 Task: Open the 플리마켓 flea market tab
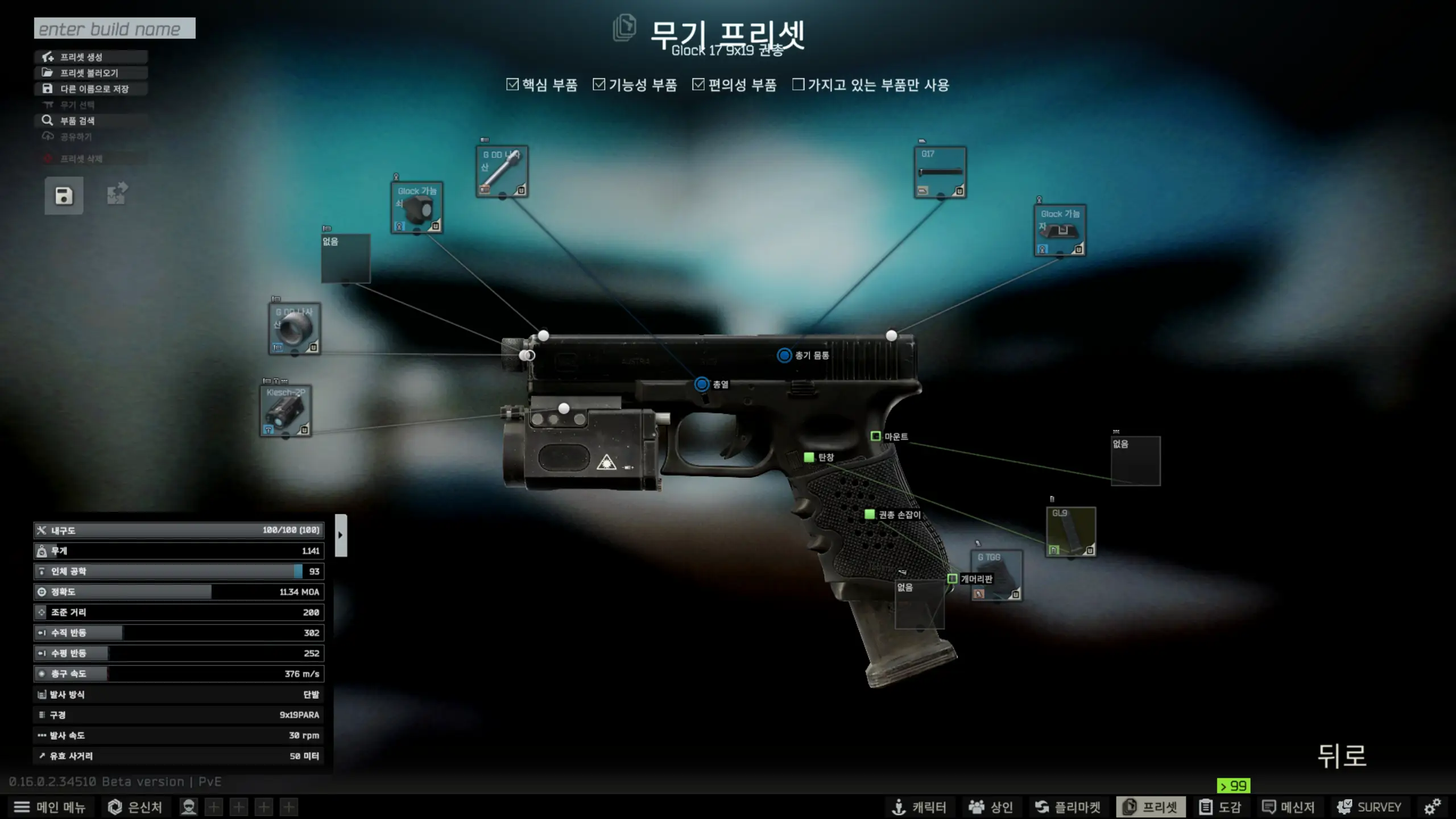(1068, 807)
